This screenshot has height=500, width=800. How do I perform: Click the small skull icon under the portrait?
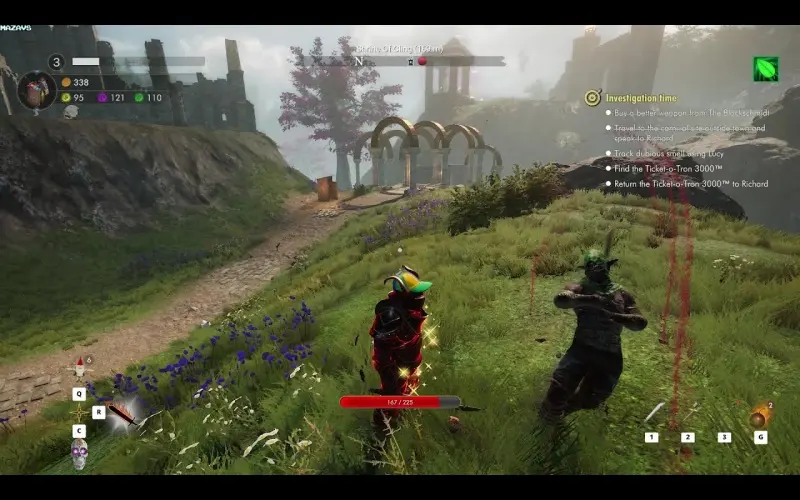(x=71, y=113)
